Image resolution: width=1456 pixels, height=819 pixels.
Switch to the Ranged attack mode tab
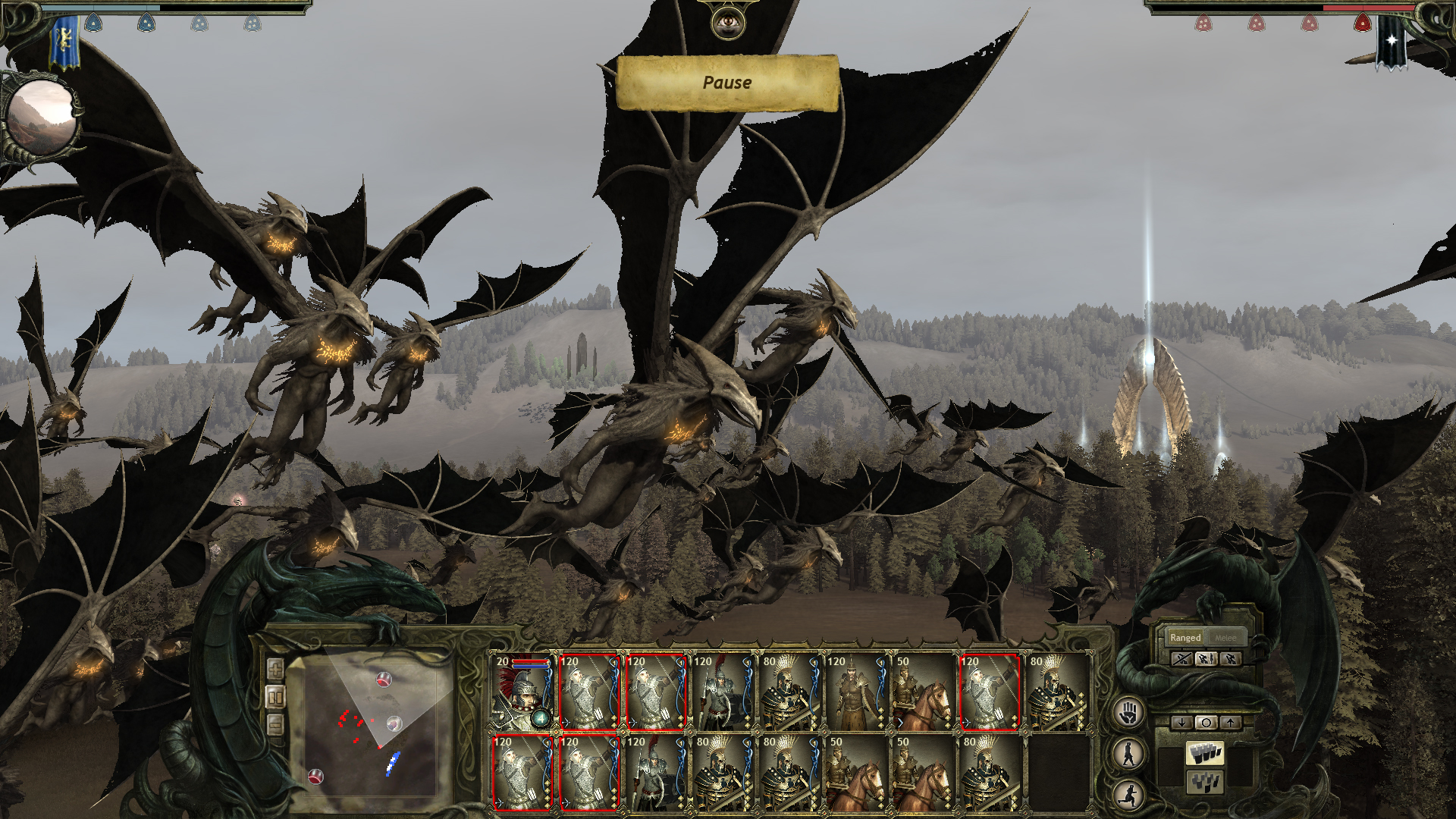point(1185,638)
